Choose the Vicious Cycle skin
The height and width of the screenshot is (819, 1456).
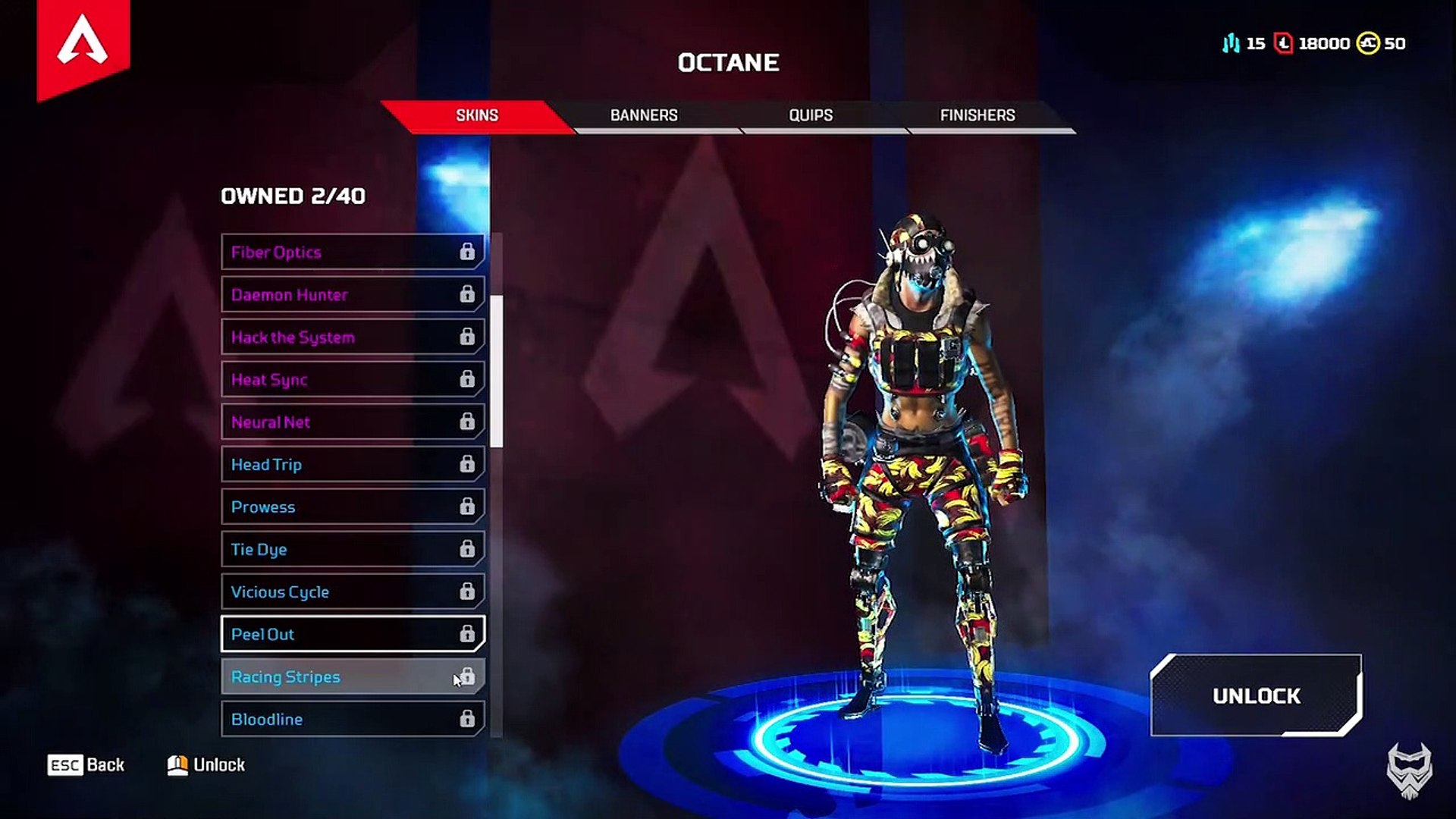click(x=353, y=591)
